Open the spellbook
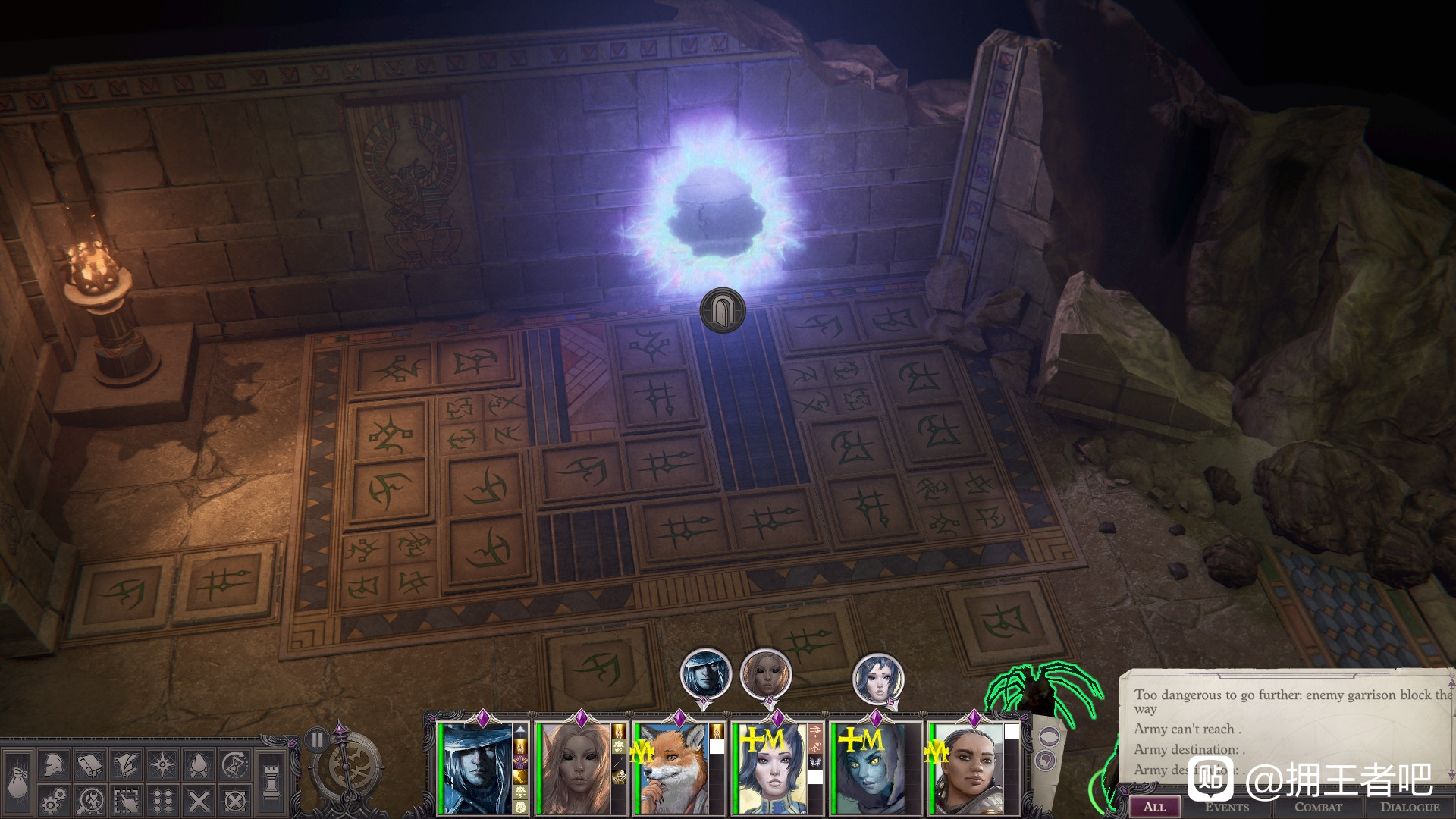The image size is (1456, 819). [89, 765]
